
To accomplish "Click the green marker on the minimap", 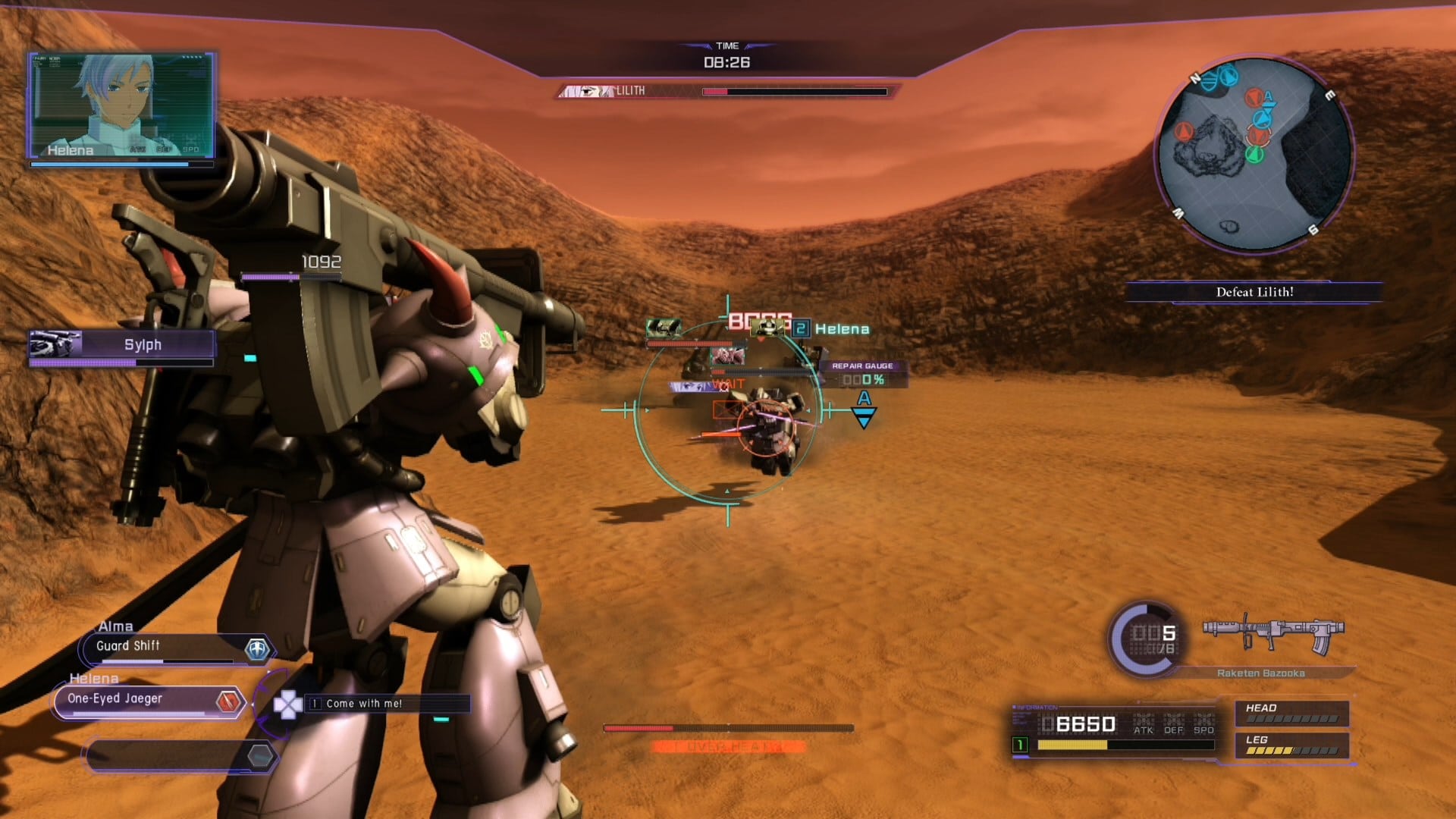I will pos(1254,155).
